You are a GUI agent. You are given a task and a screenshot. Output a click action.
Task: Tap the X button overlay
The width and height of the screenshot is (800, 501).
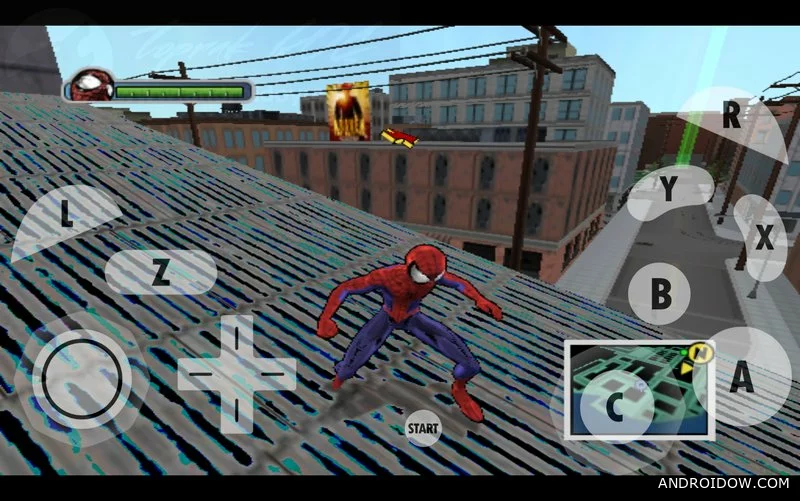762,238
